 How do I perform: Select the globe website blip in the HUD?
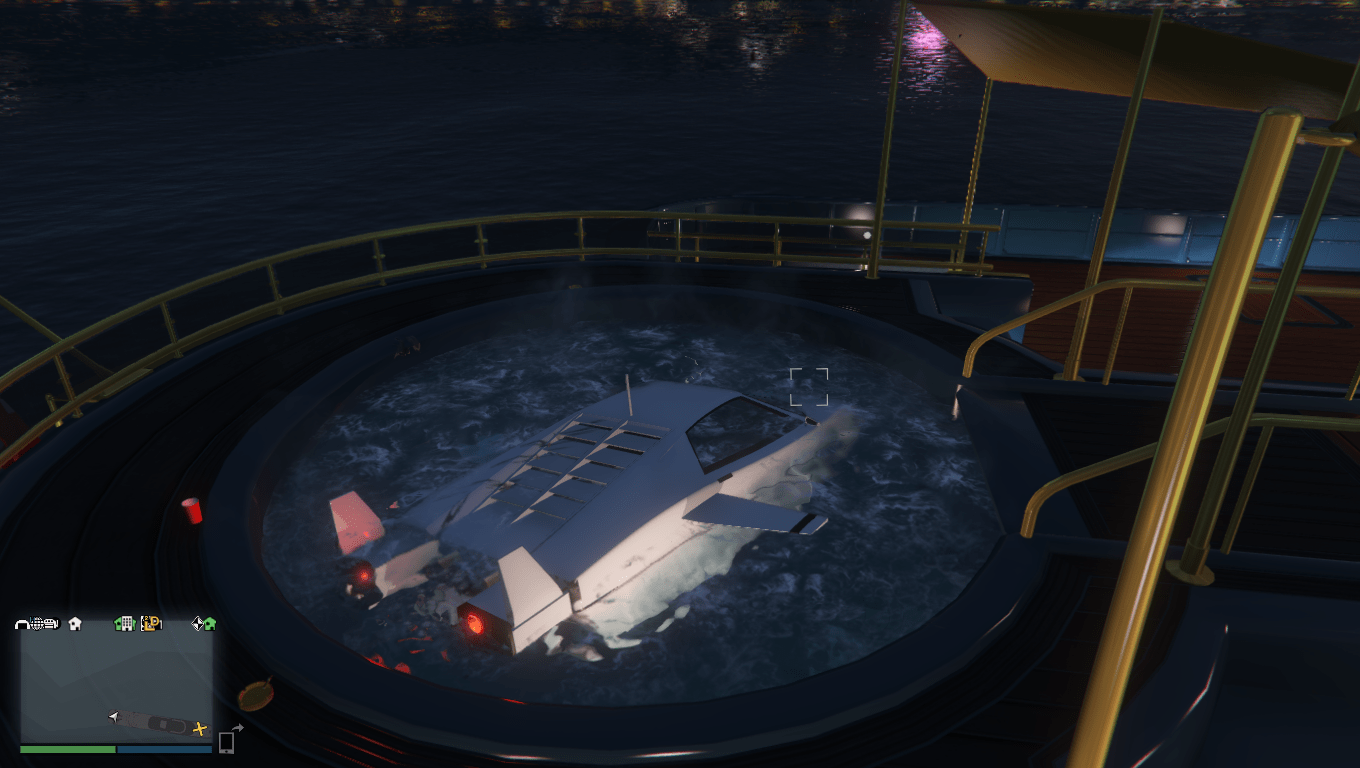[37, 624]
